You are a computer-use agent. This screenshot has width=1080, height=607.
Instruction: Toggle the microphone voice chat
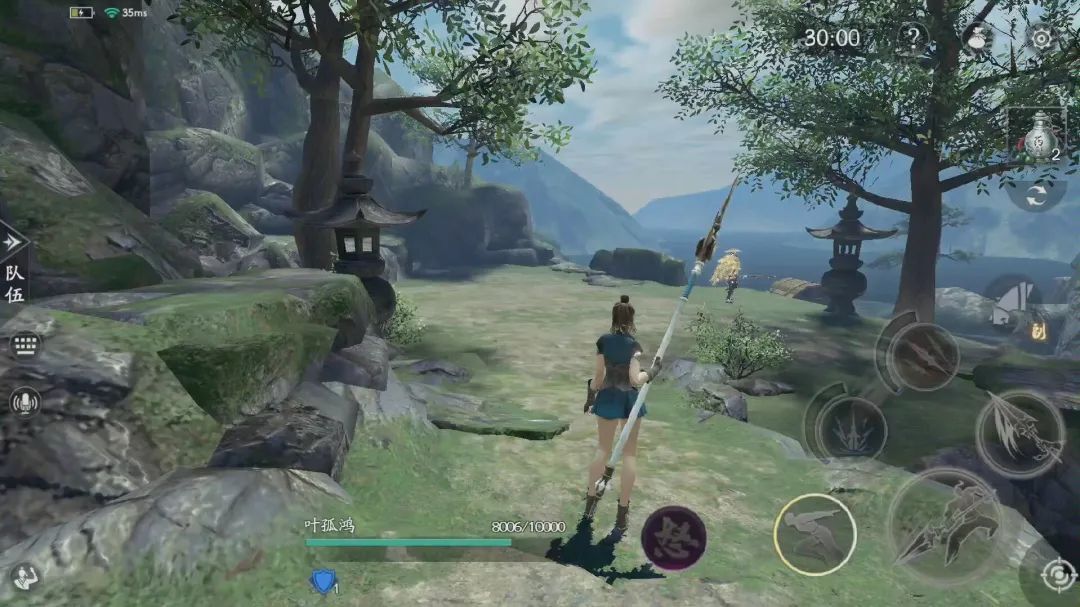[x=24, y=402]
